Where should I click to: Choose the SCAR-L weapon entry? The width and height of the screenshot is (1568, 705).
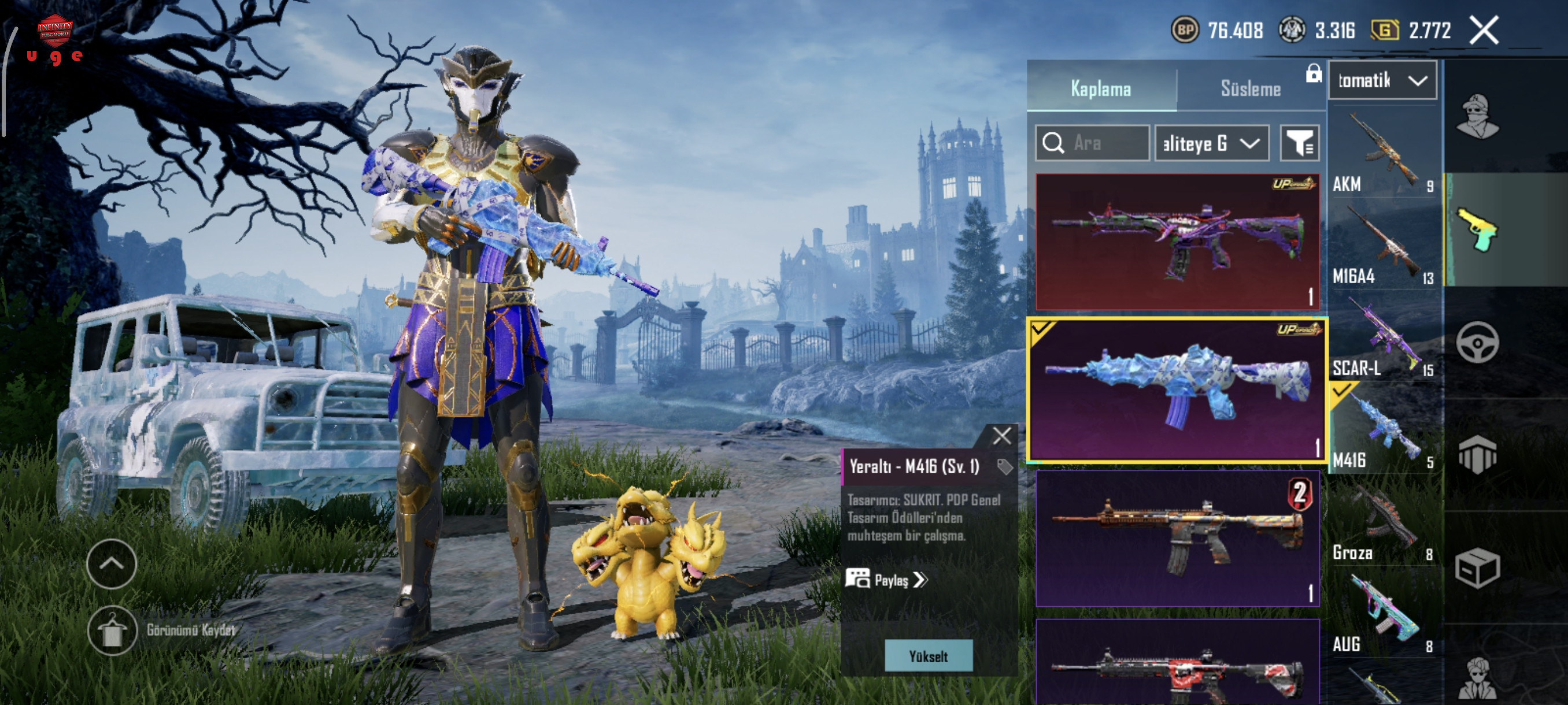point(1383,338)
